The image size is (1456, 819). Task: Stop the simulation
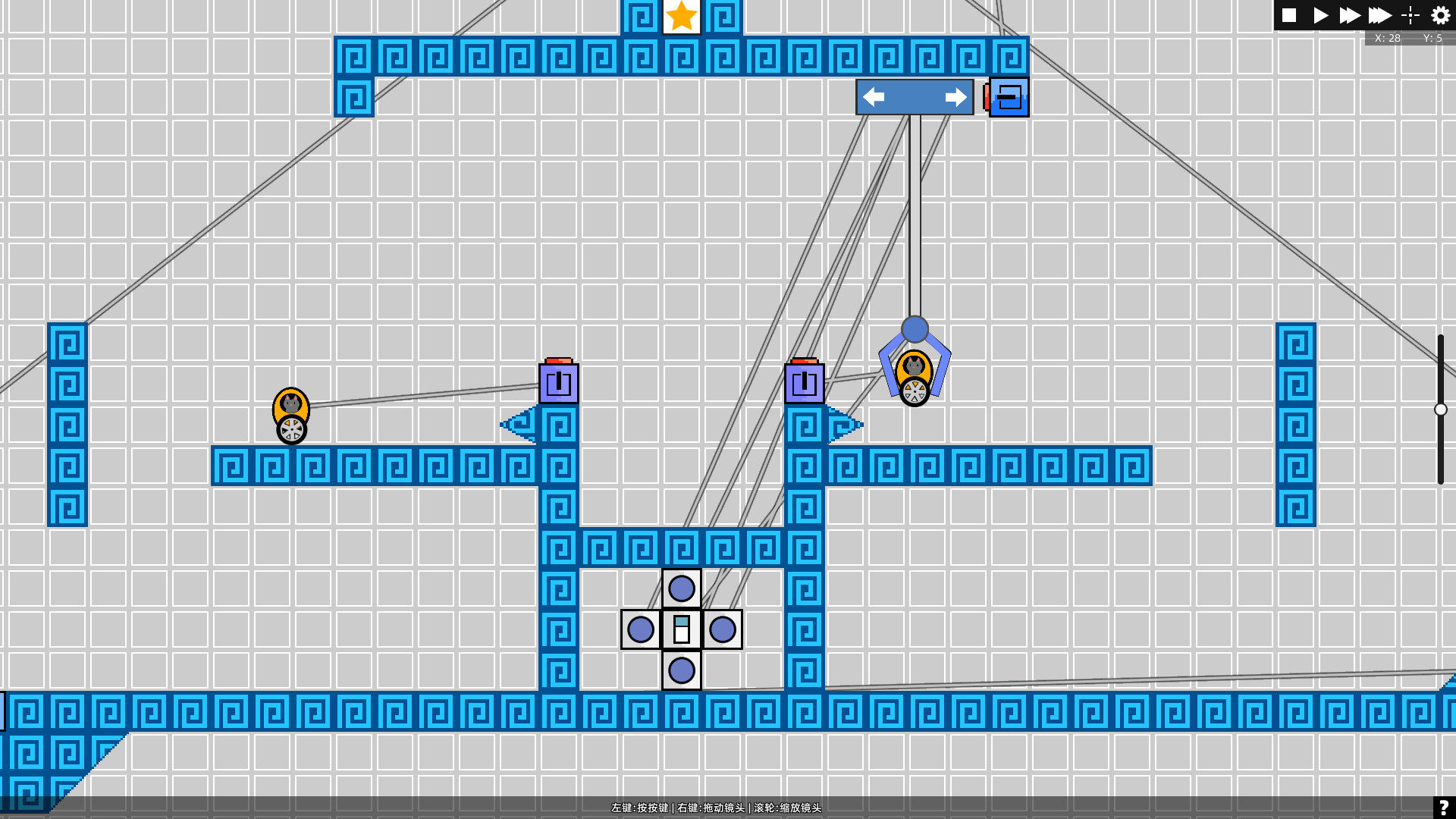pos(1288,15)
